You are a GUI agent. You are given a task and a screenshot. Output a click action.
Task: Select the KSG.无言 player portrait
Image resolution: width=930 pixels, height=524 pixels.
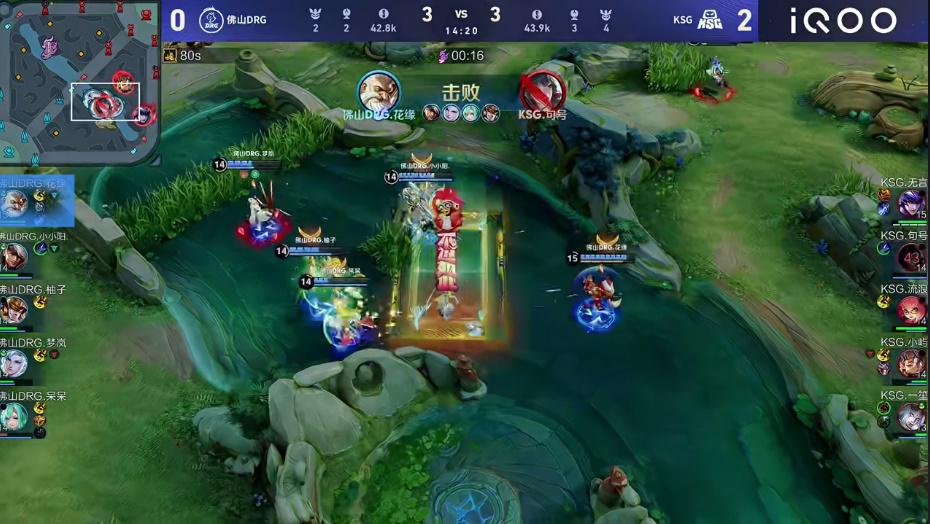pos(911,204)
